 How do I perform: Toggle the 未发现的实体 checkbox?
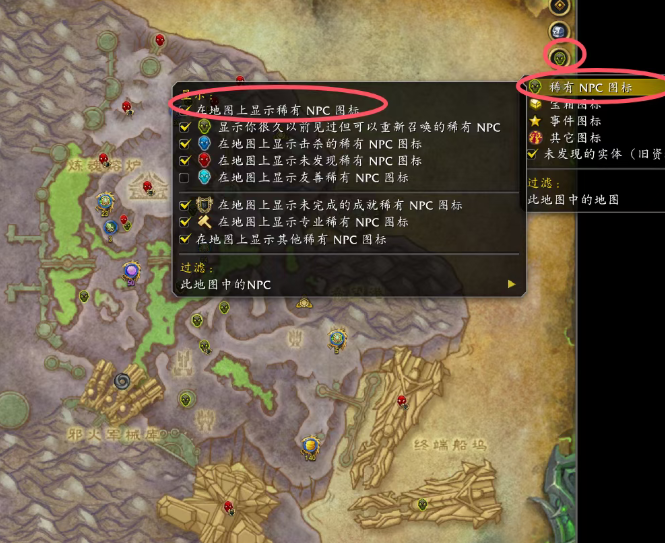point(534,154)
